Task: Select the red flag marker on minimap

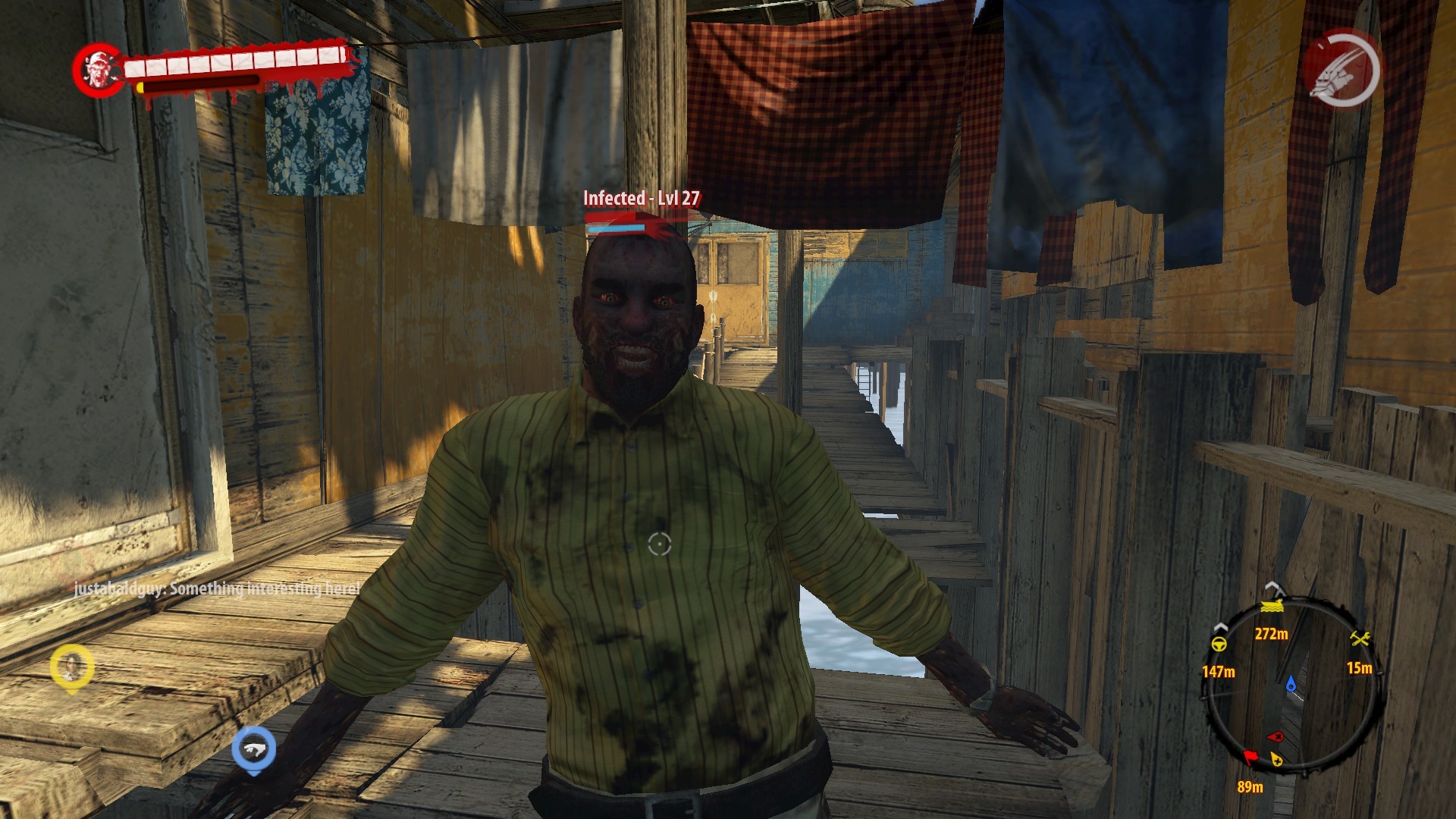Action: tap(1250, 756)
